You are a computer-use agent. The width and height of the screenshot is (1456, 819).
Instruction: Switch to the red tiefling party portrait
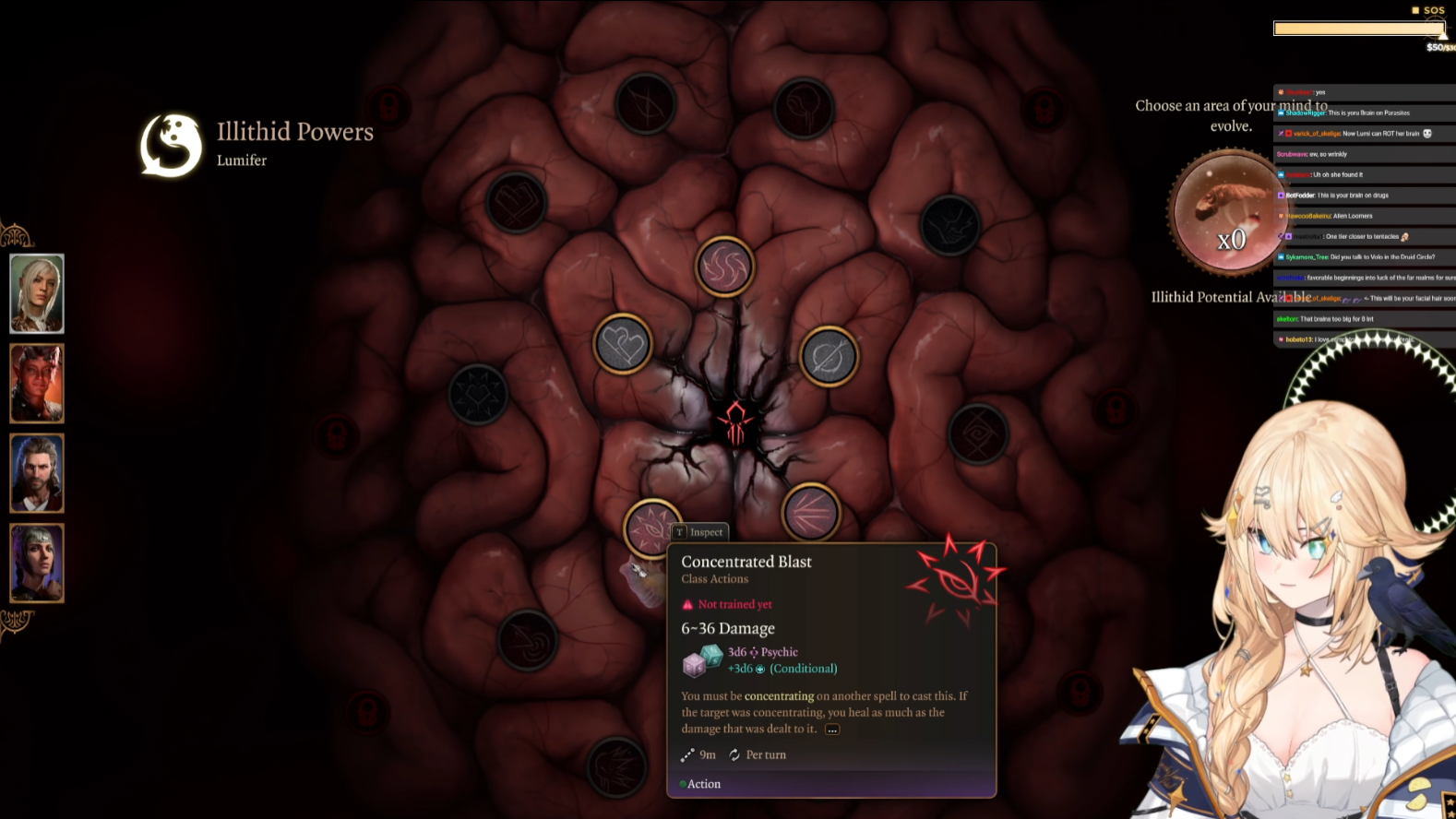(37, 384)
